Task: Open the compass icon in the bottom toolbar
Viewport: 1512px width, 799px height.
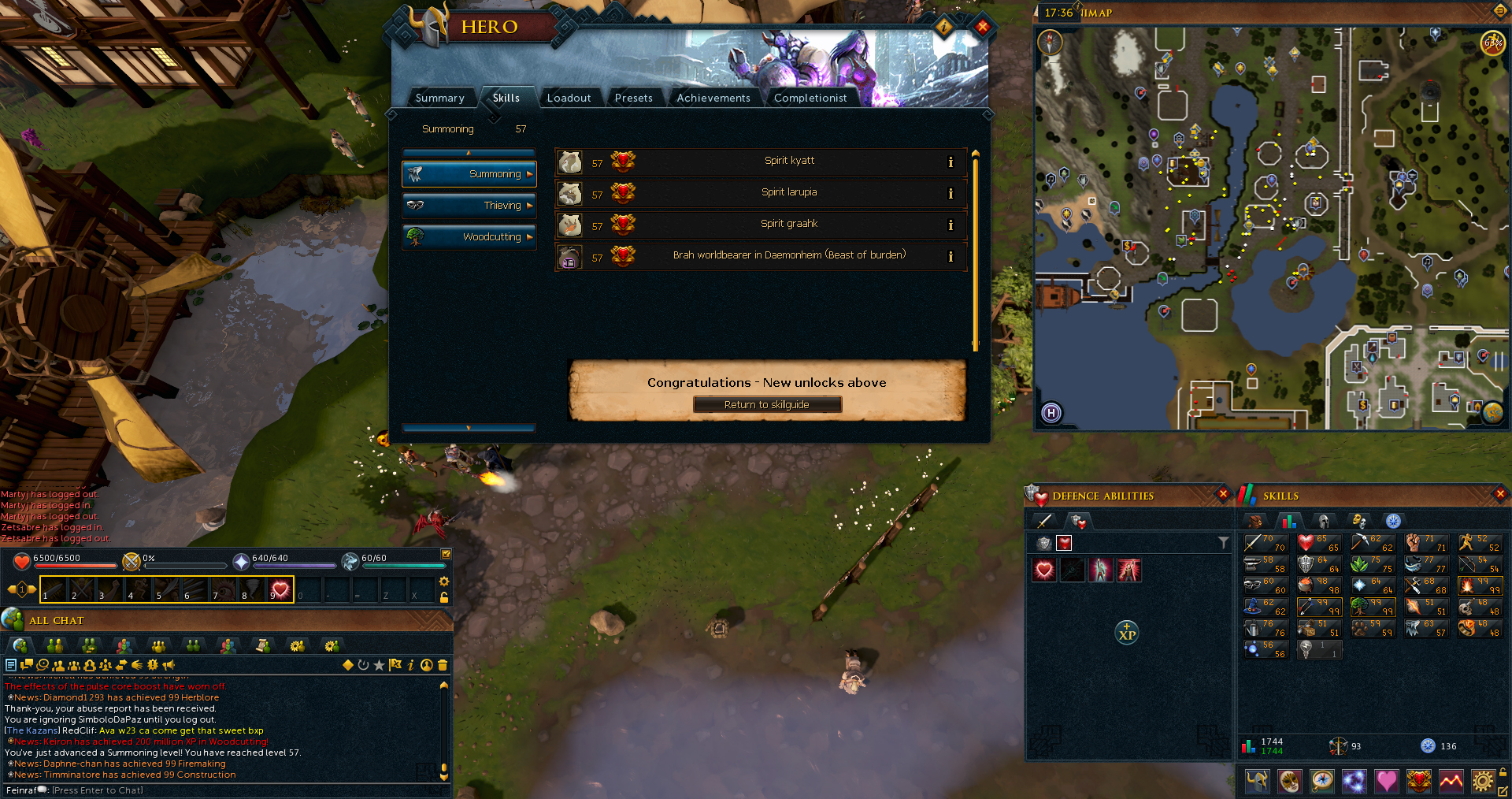Action: pos(1322,781)
